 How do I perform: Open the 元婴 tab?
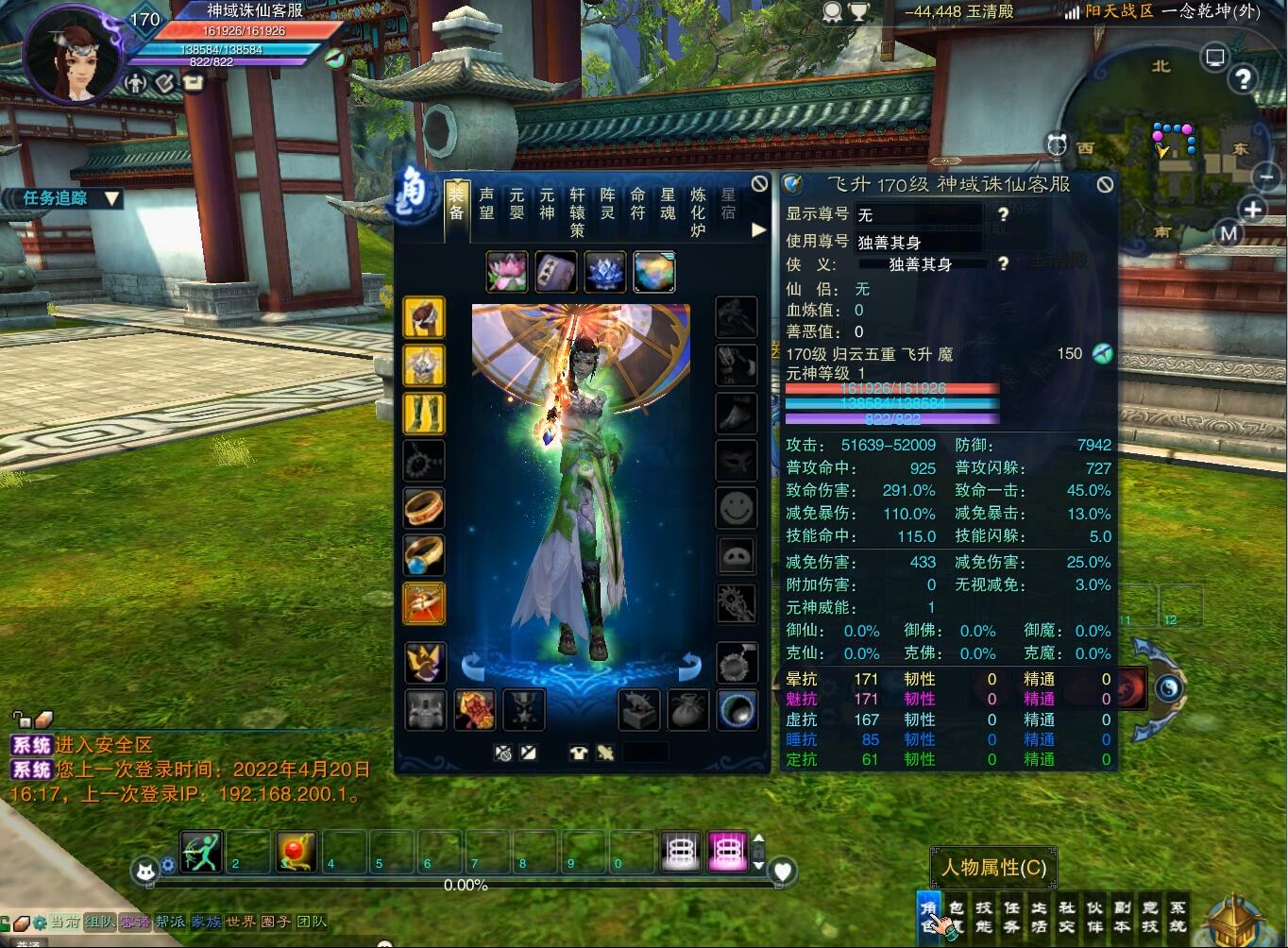(517, 203)
